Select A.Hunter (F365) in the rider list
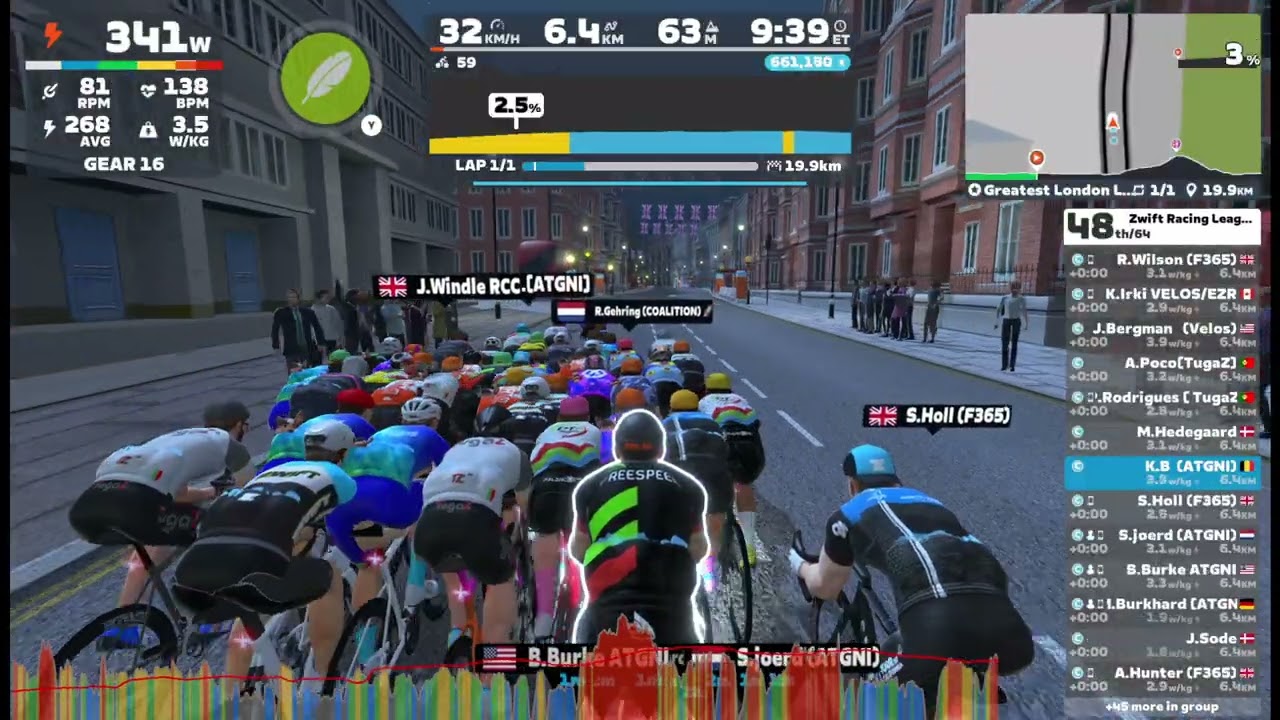 1162,679
